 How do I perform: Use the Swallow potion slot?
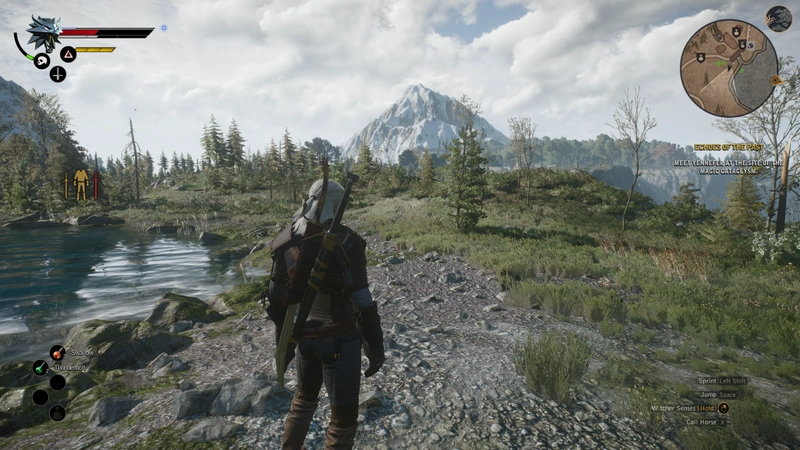(57, 353)
